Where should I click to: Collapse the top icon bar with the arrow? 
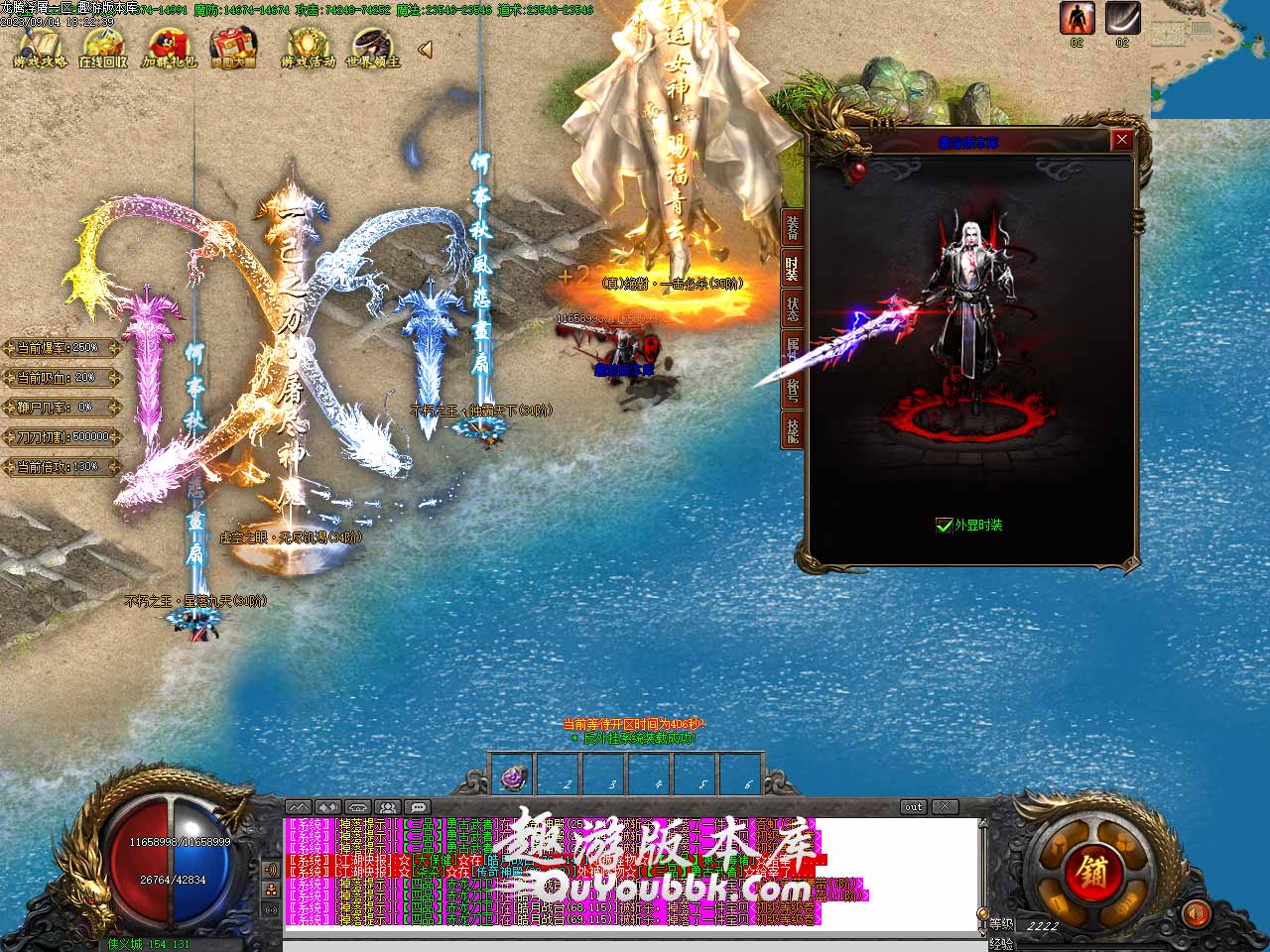[425, 49]
